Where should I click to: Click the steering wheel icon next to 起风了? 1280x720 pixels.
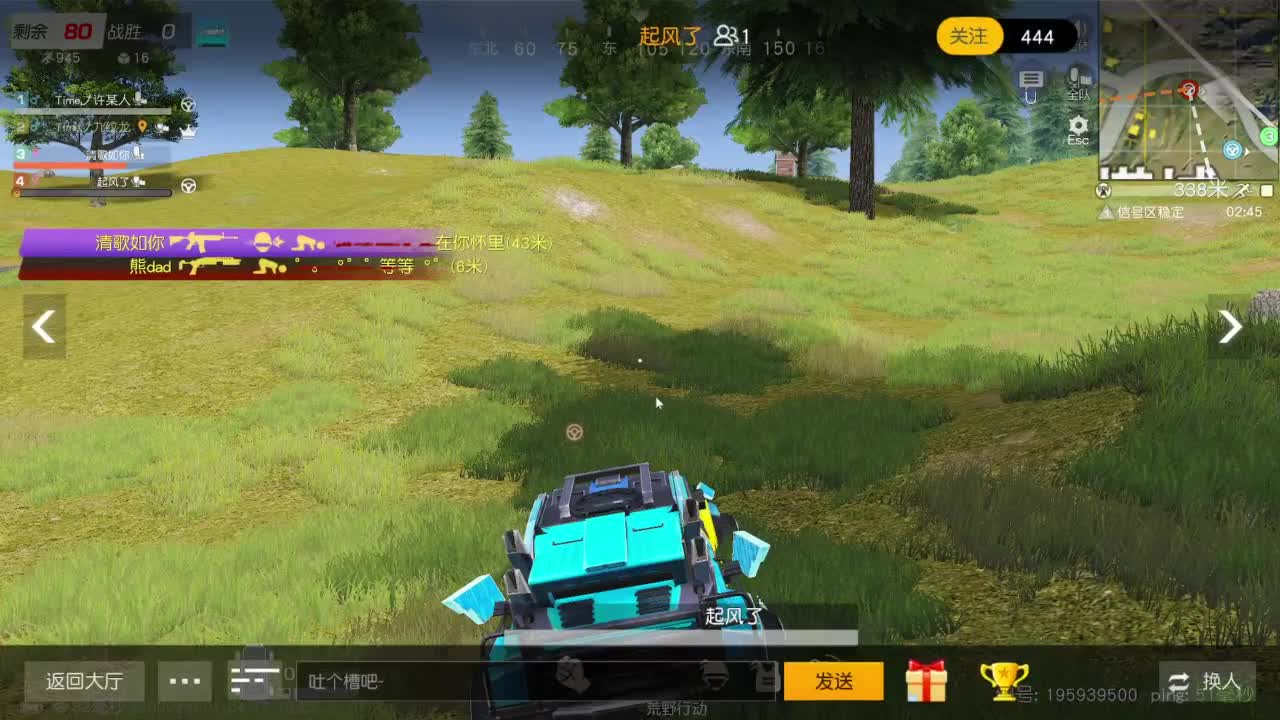[x=188, y=184]
